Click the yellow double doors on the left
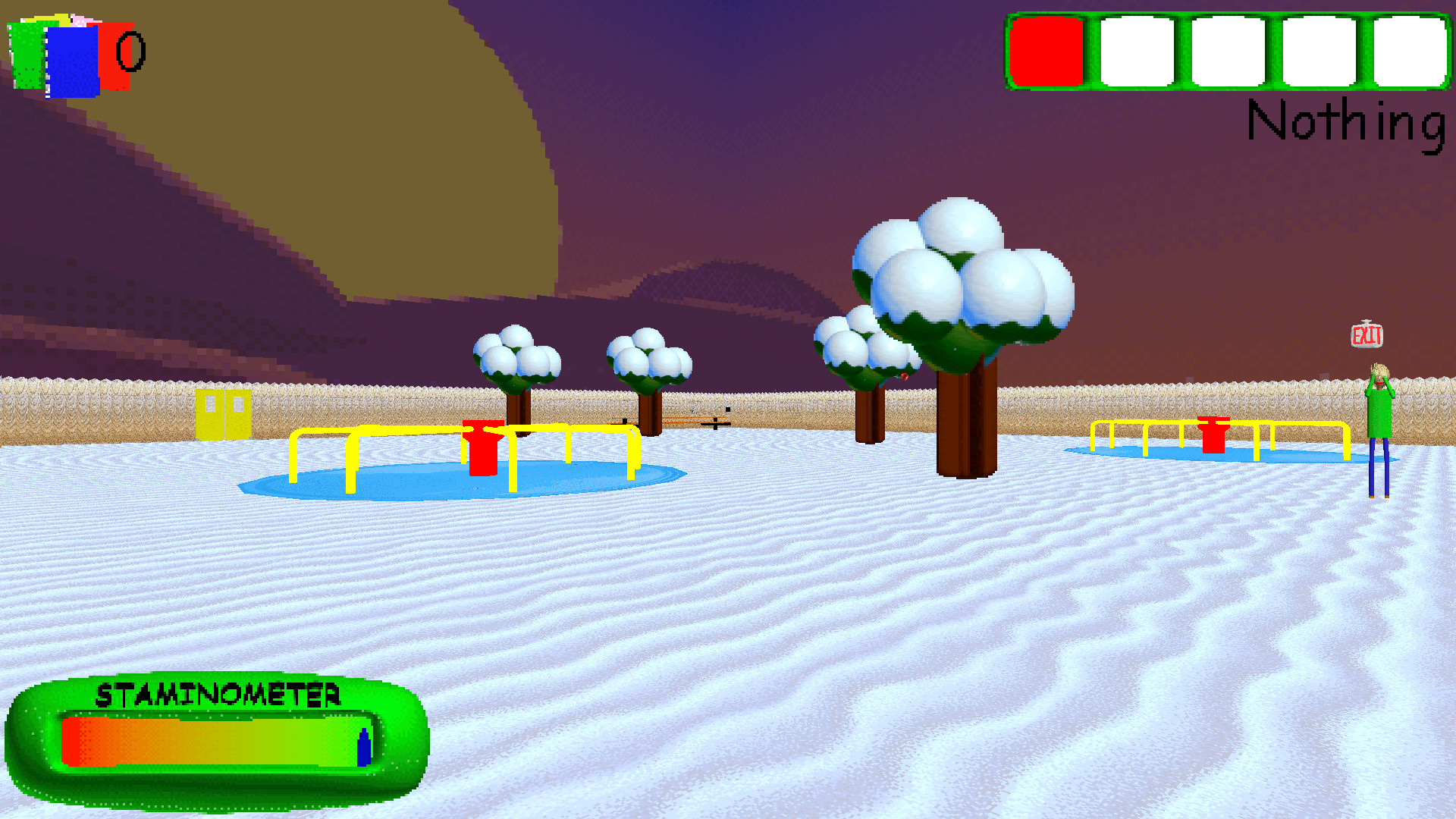Image resolution: width=1456 pixels, height=819 pixels. 224,413
